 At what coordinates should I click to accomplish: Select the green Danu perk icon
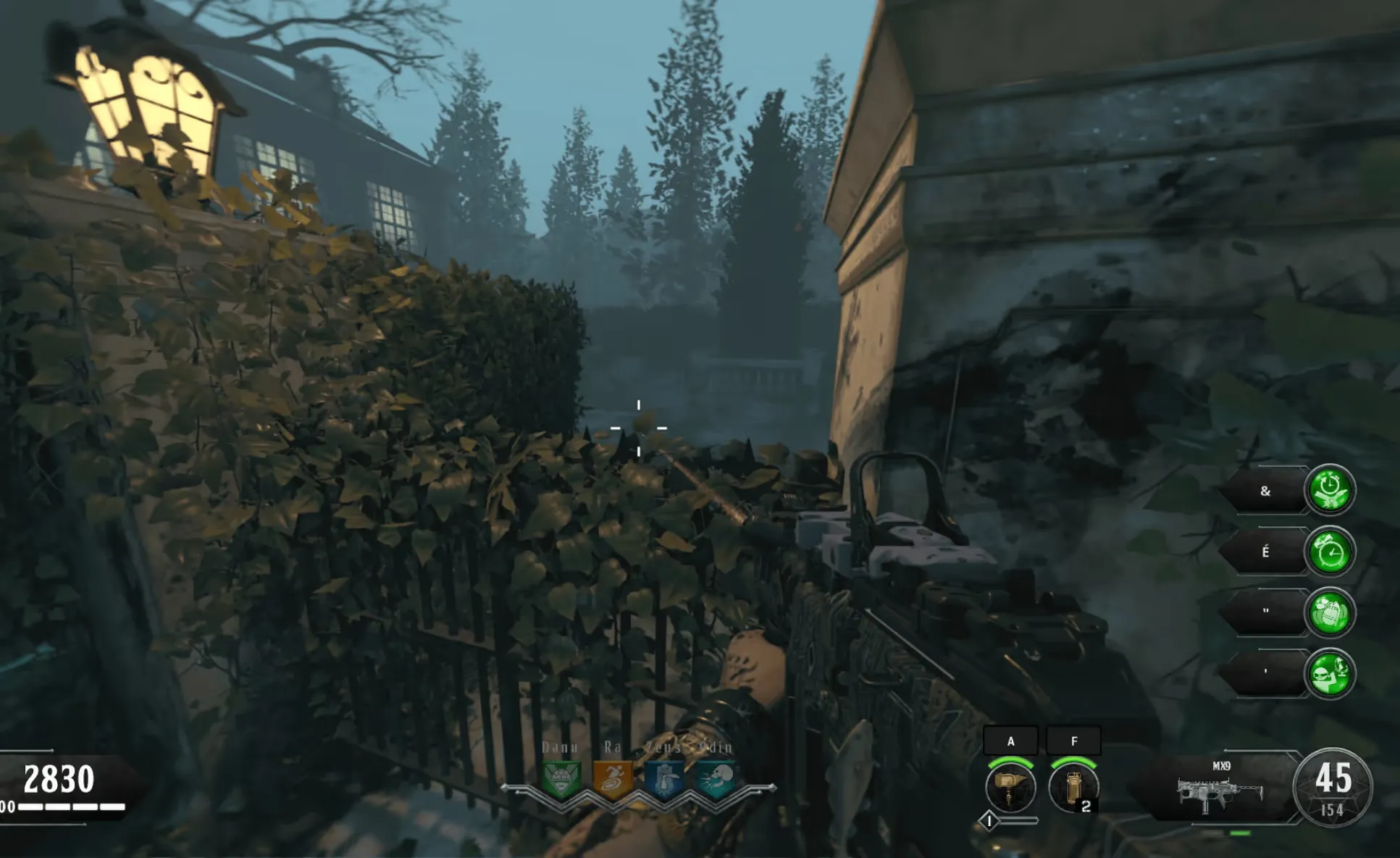click(561, 779)
